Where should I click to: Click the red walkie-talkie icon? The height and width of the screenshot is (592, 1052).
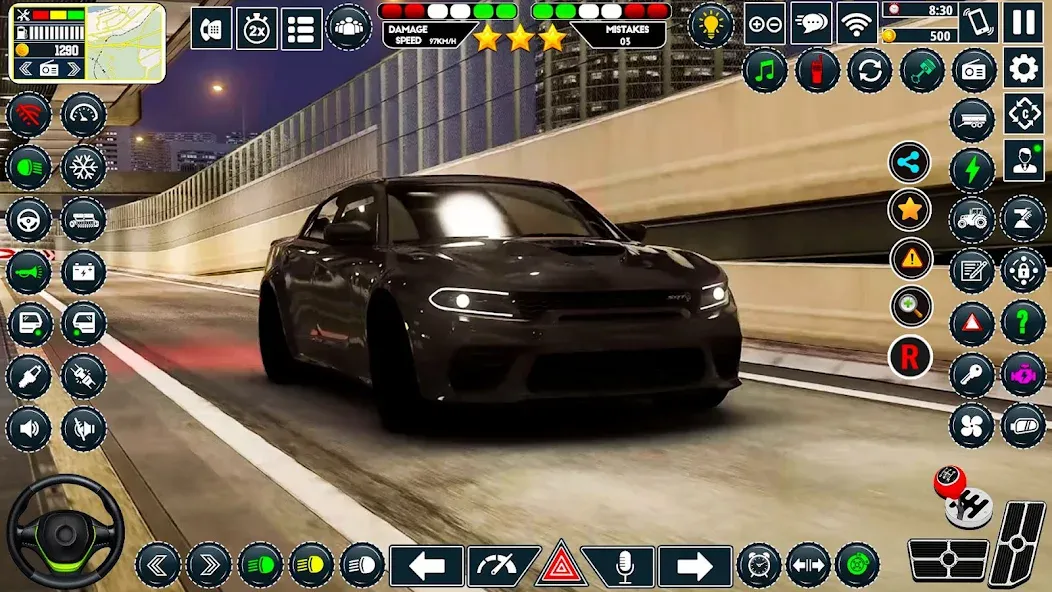(x=817, y=70)
